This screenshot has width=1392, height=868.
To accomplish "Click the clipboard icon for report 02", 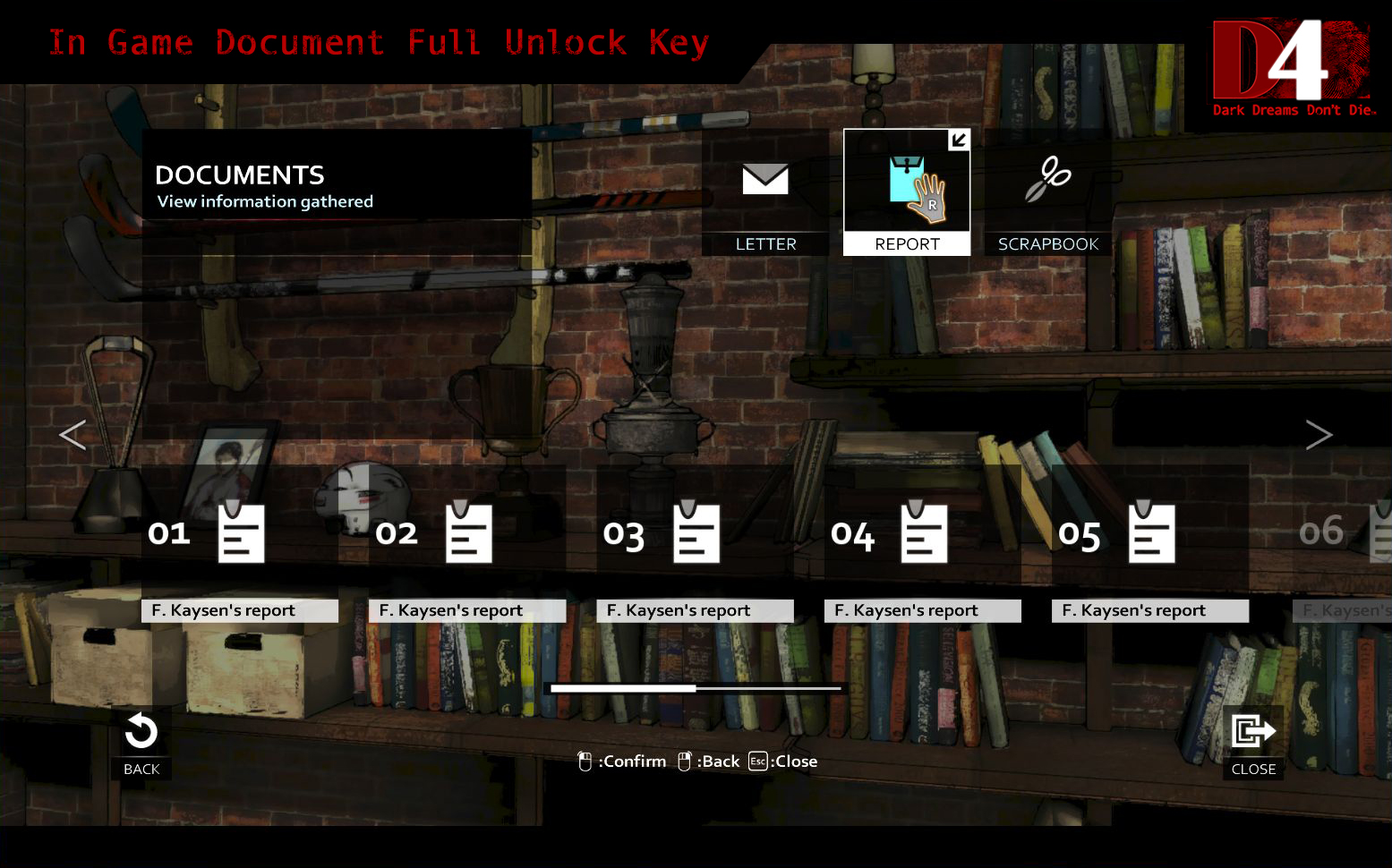I will [x=467, y=532].
